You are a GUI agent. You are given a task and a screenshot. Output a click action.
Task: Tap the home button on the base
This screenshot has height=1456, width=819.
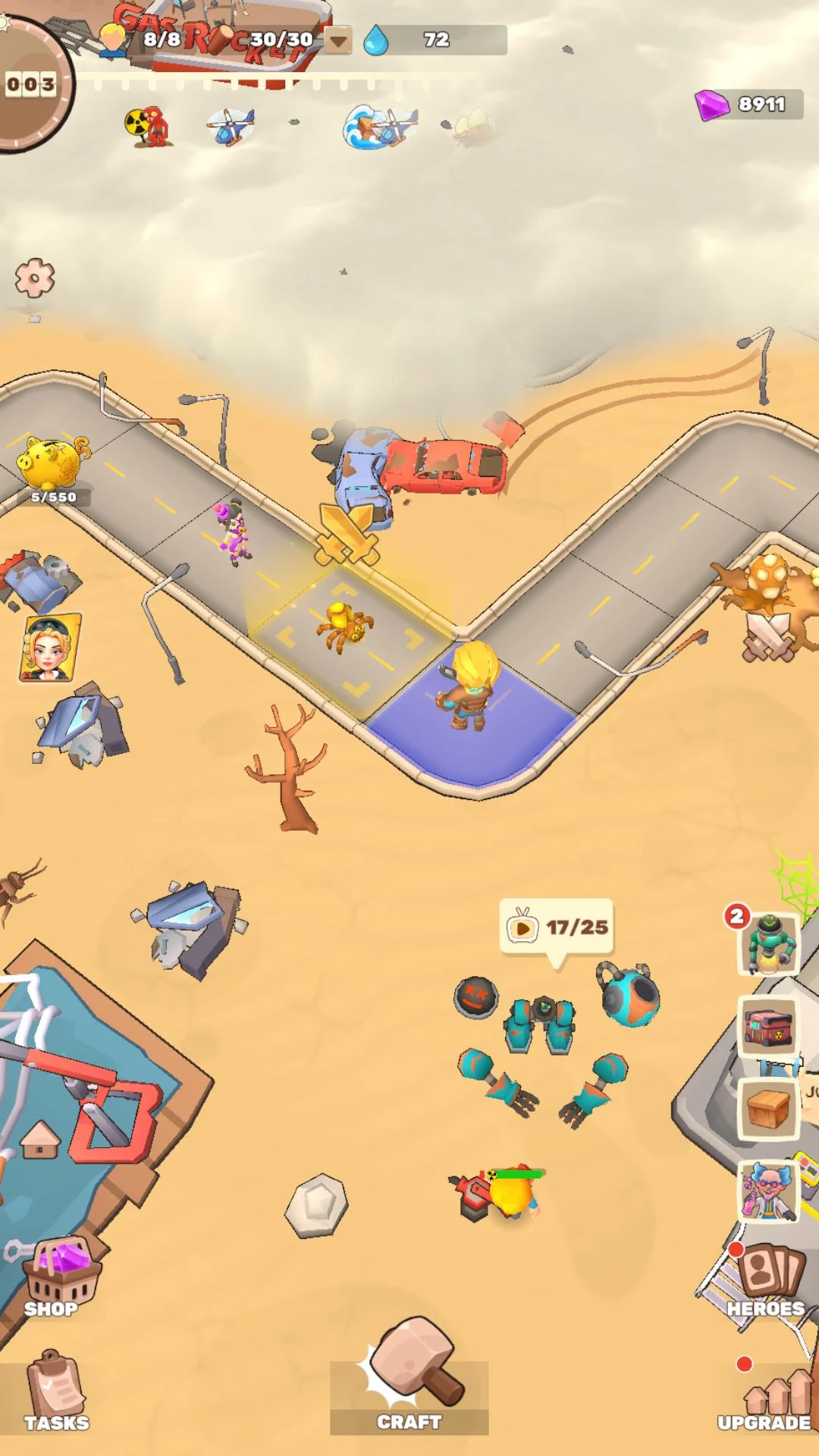point(40,1139)
